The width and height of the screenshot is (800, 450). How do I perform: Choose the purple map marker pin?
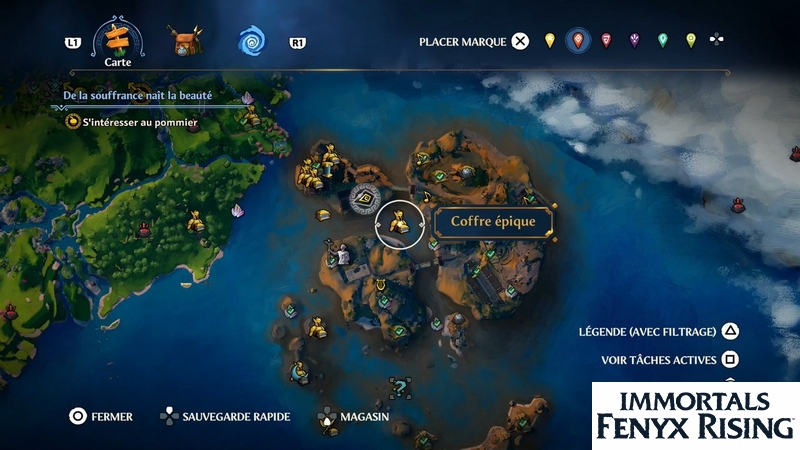pyautogui.click(x=634, y=41)
